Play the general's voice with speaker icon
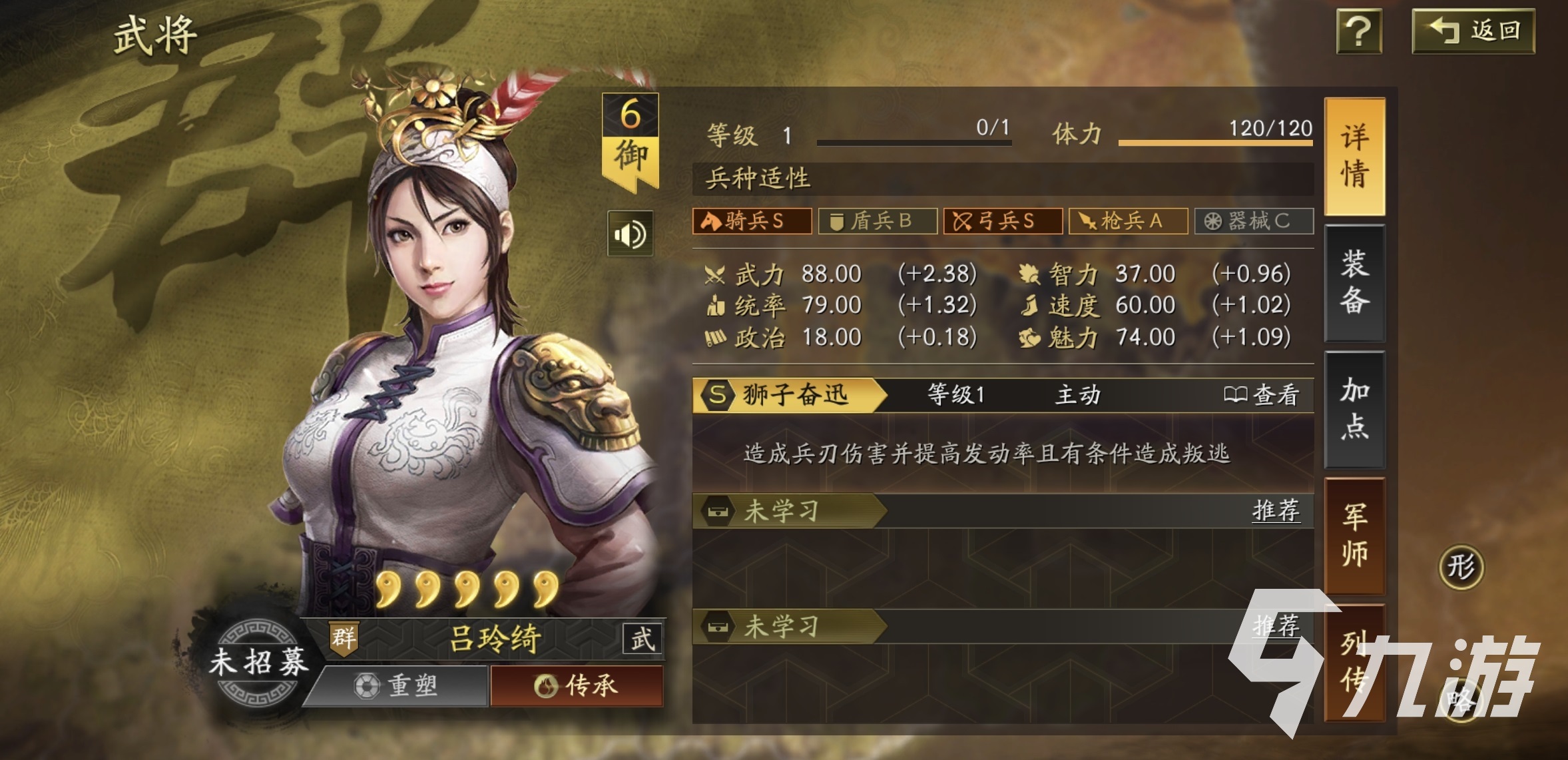1568x760 pixels. (x=630, y=234)
